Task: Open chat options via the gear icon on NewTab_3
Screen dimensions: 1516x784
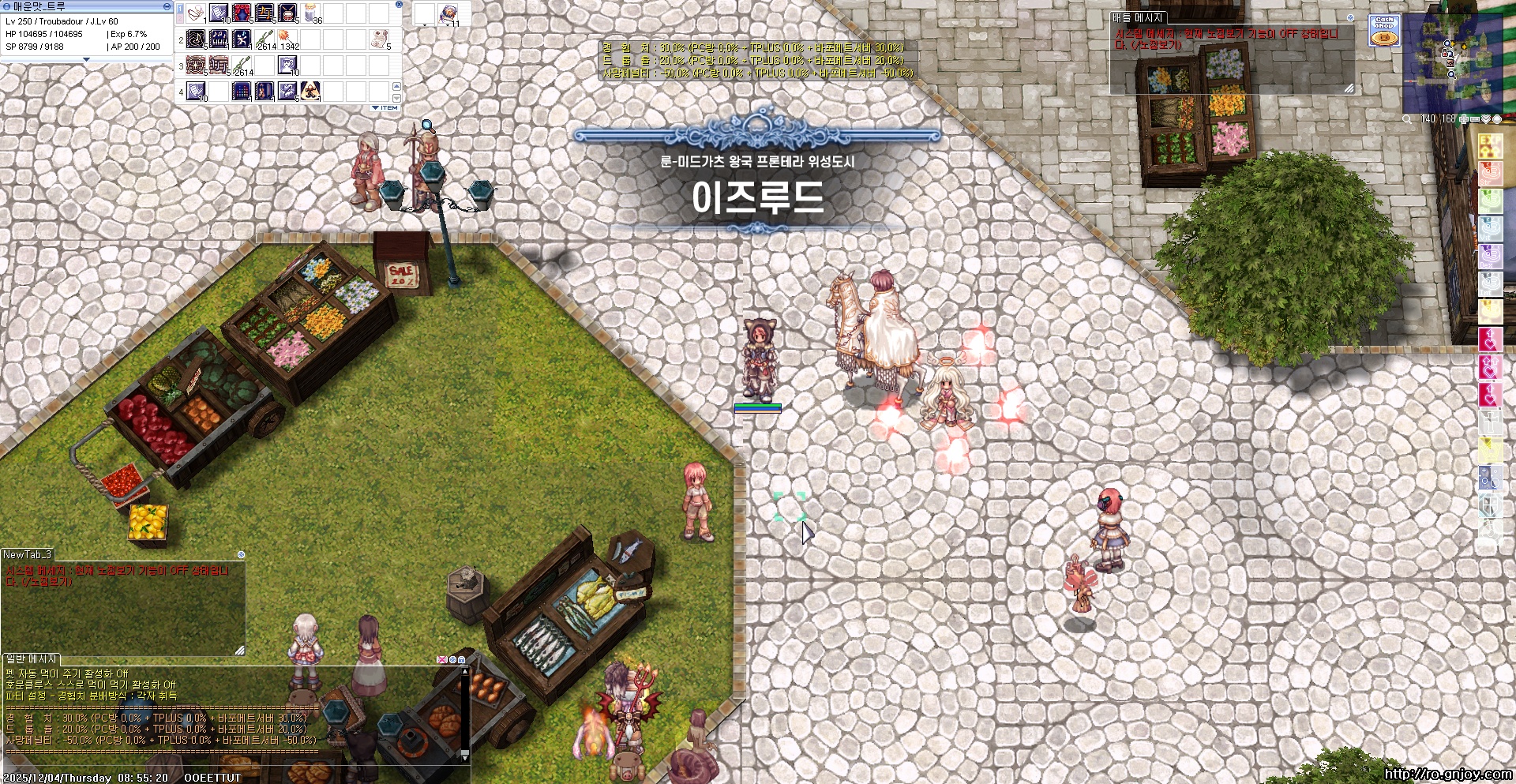Action: pos(241,555)
